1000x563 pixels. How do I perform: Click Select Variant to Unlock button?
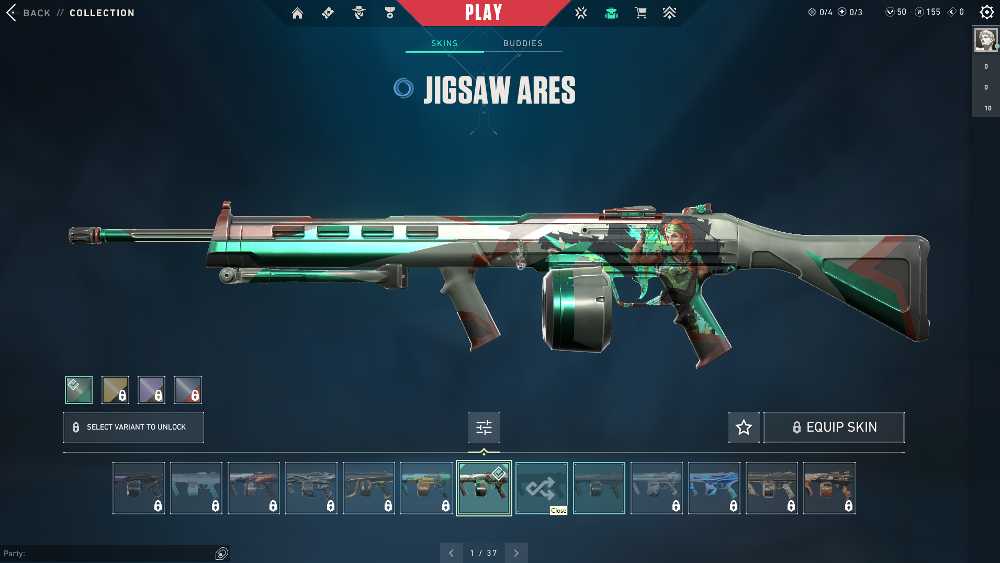(x=133, y=427)
